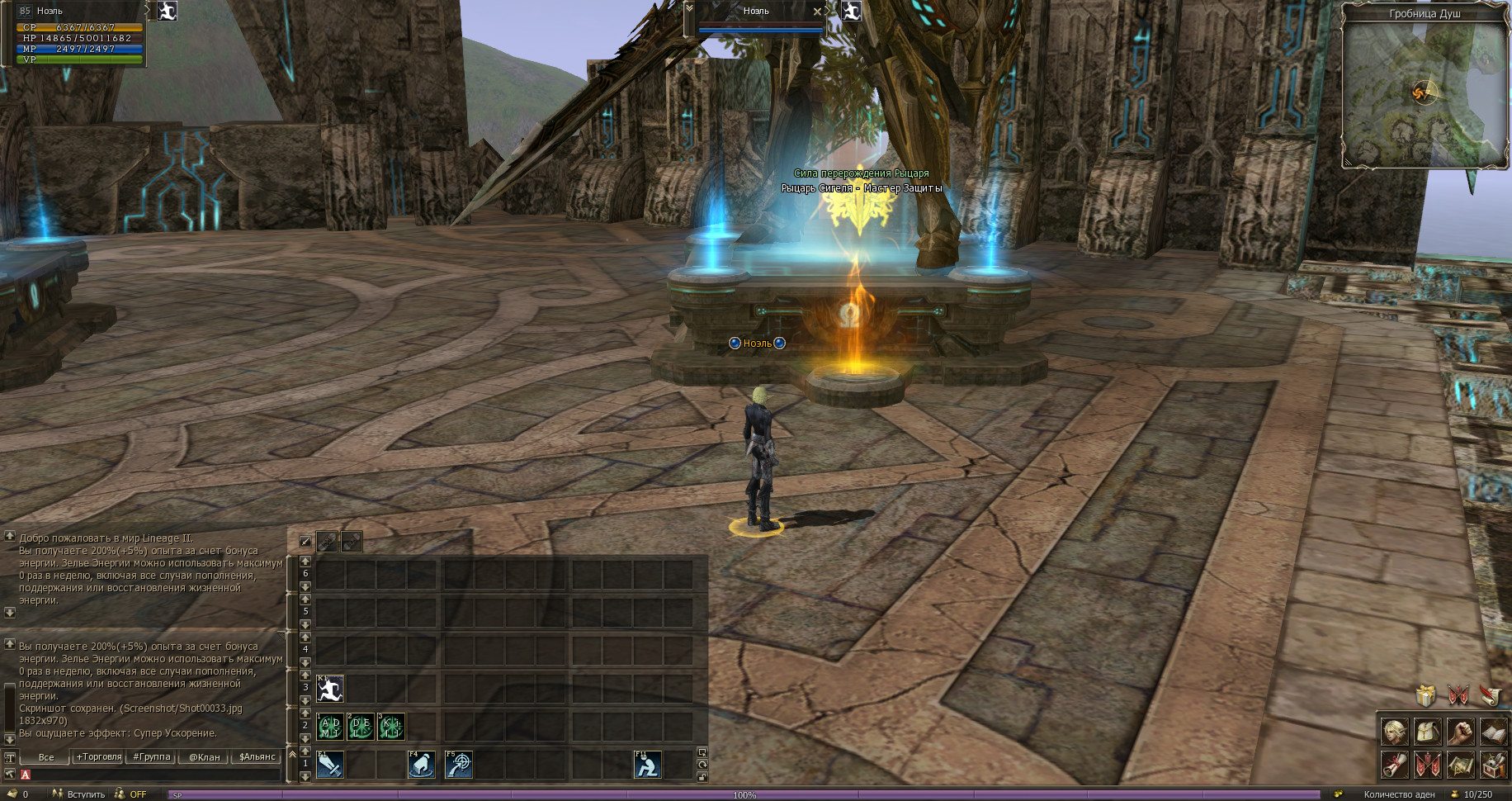Screen dimensions: 1512x801
Task: Open the @Клан chat tab
Action: tap(204, 756)
